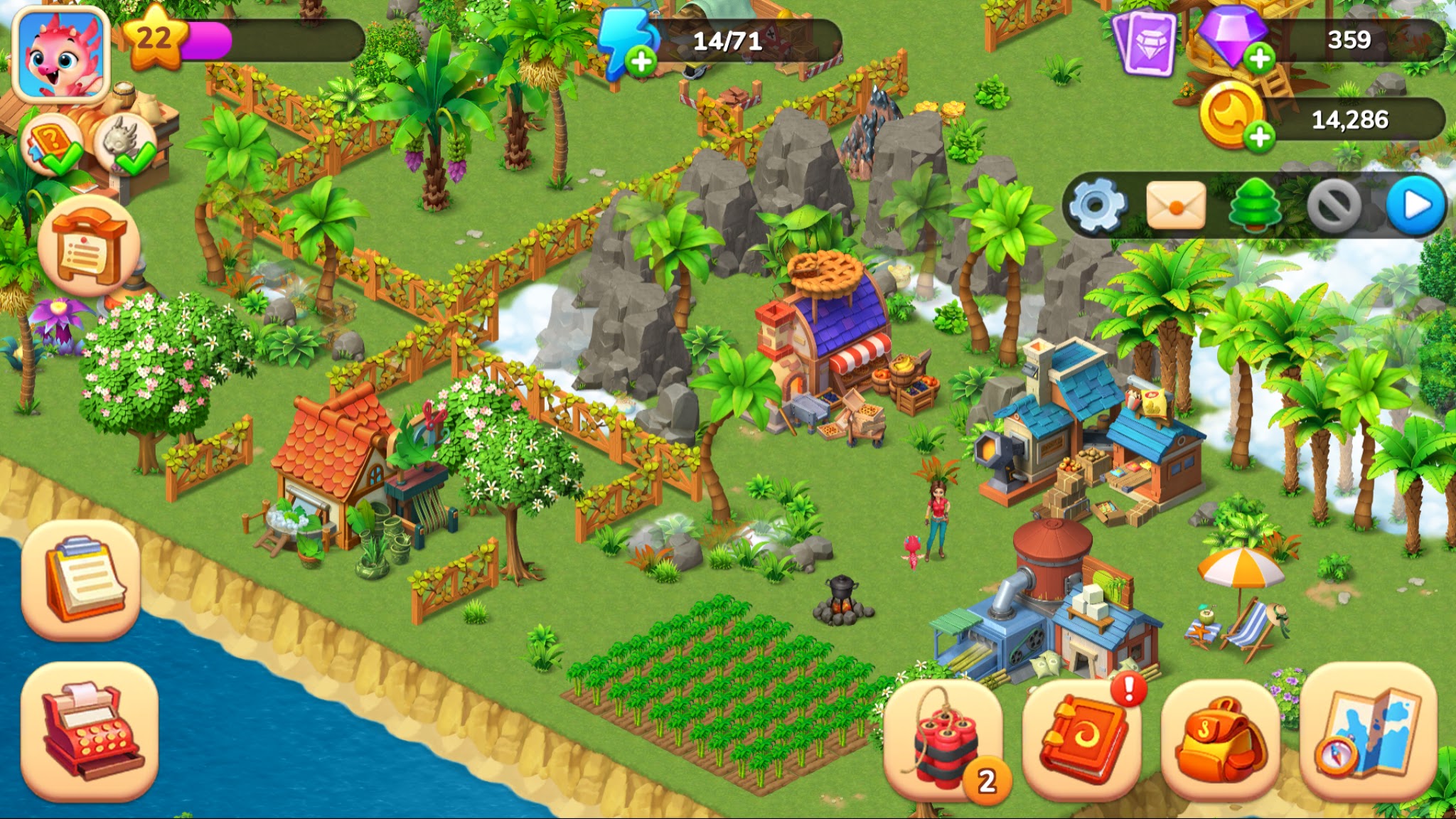
Task: Open the red book with alert
Action: (1082, 739)
